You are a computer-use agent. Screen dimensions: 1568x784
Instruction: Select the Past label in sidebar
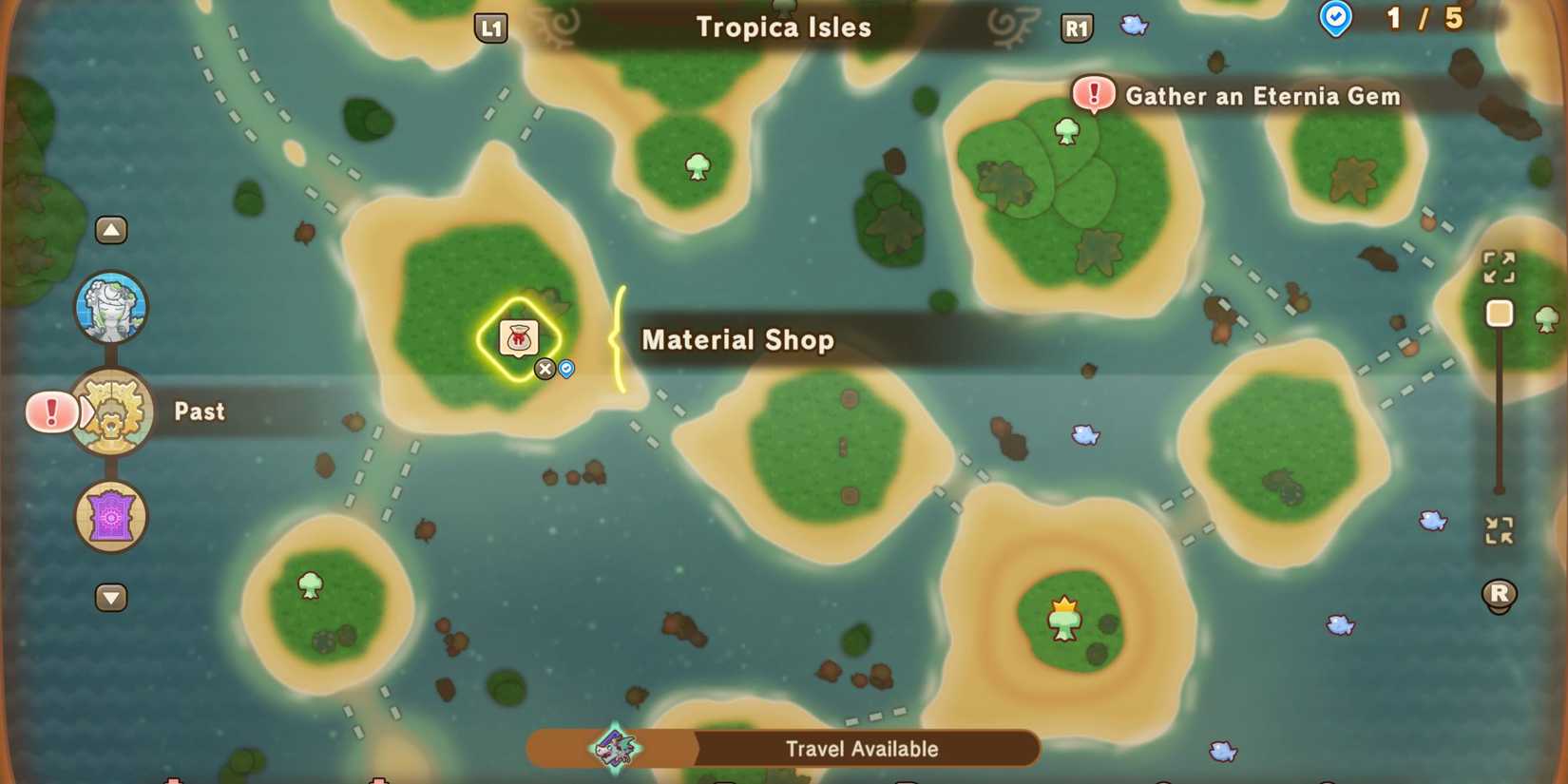click(x=198, y=411)
